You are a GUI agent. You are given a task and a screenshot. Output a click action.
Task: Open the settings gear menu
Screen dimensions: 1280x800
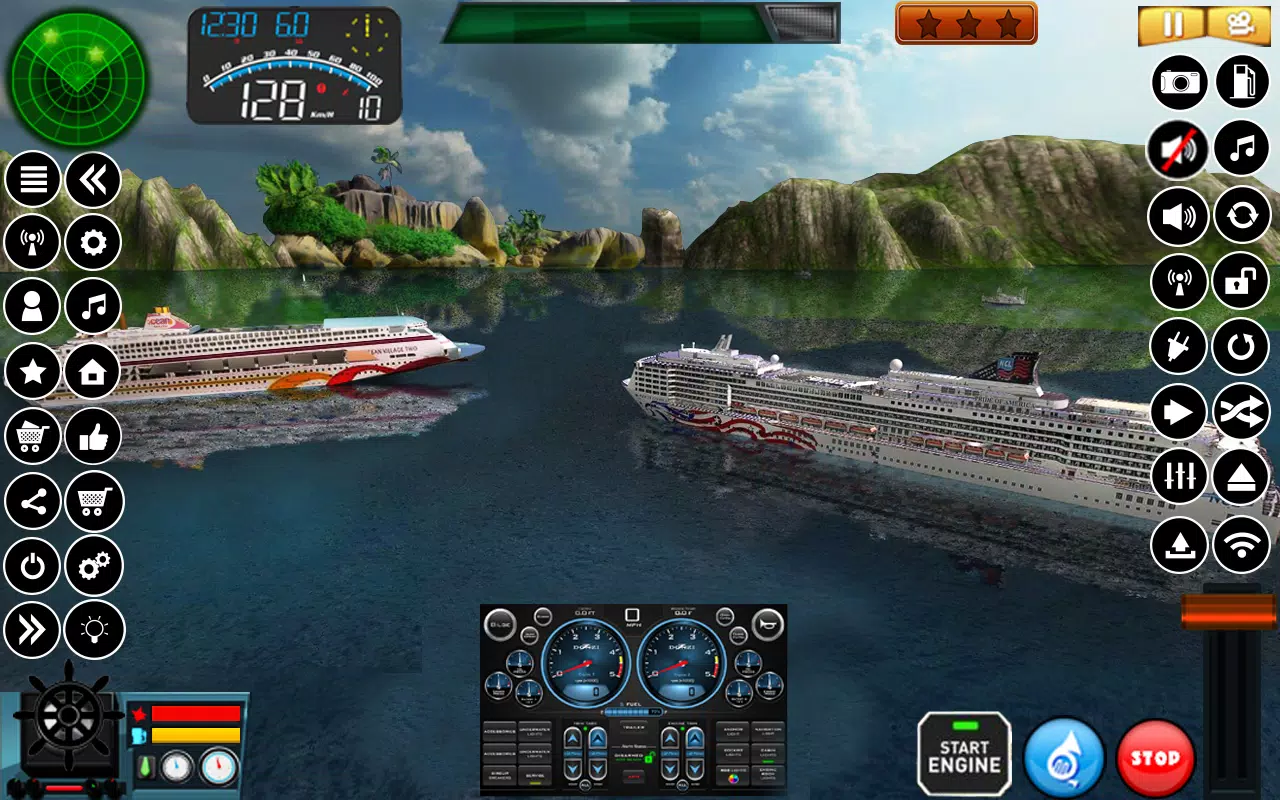92,242
